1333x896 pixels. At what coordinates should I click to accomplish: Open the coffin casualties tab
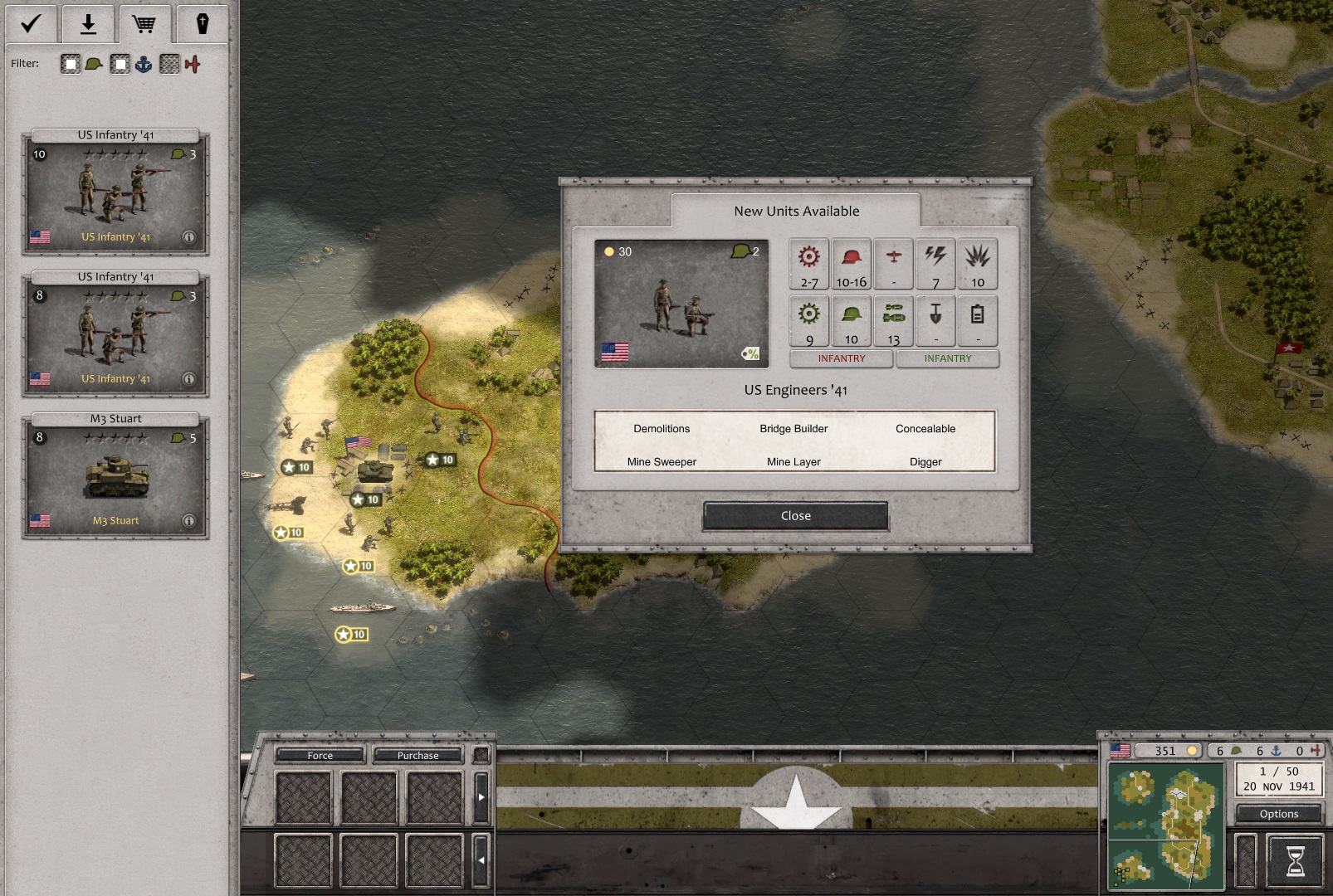tap(203, 24)
